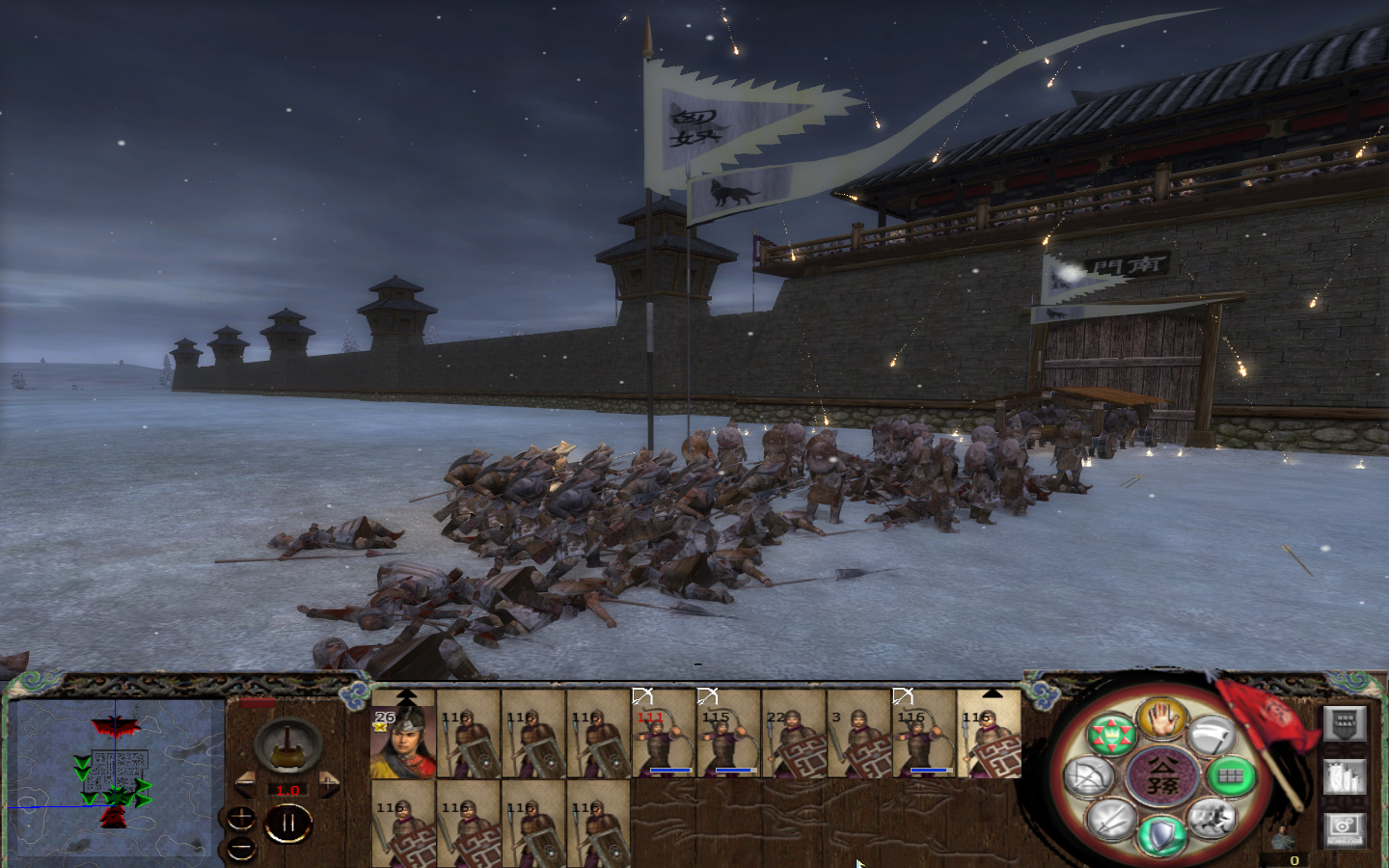Open the unit banner details button

pyautogui.click(x=1346, y=723)
